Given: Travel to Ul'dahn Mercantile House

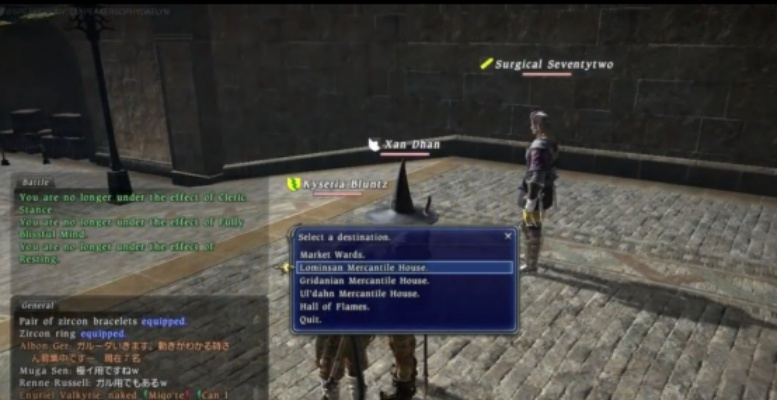Looking at the screenshot, I should coord(358,294).
